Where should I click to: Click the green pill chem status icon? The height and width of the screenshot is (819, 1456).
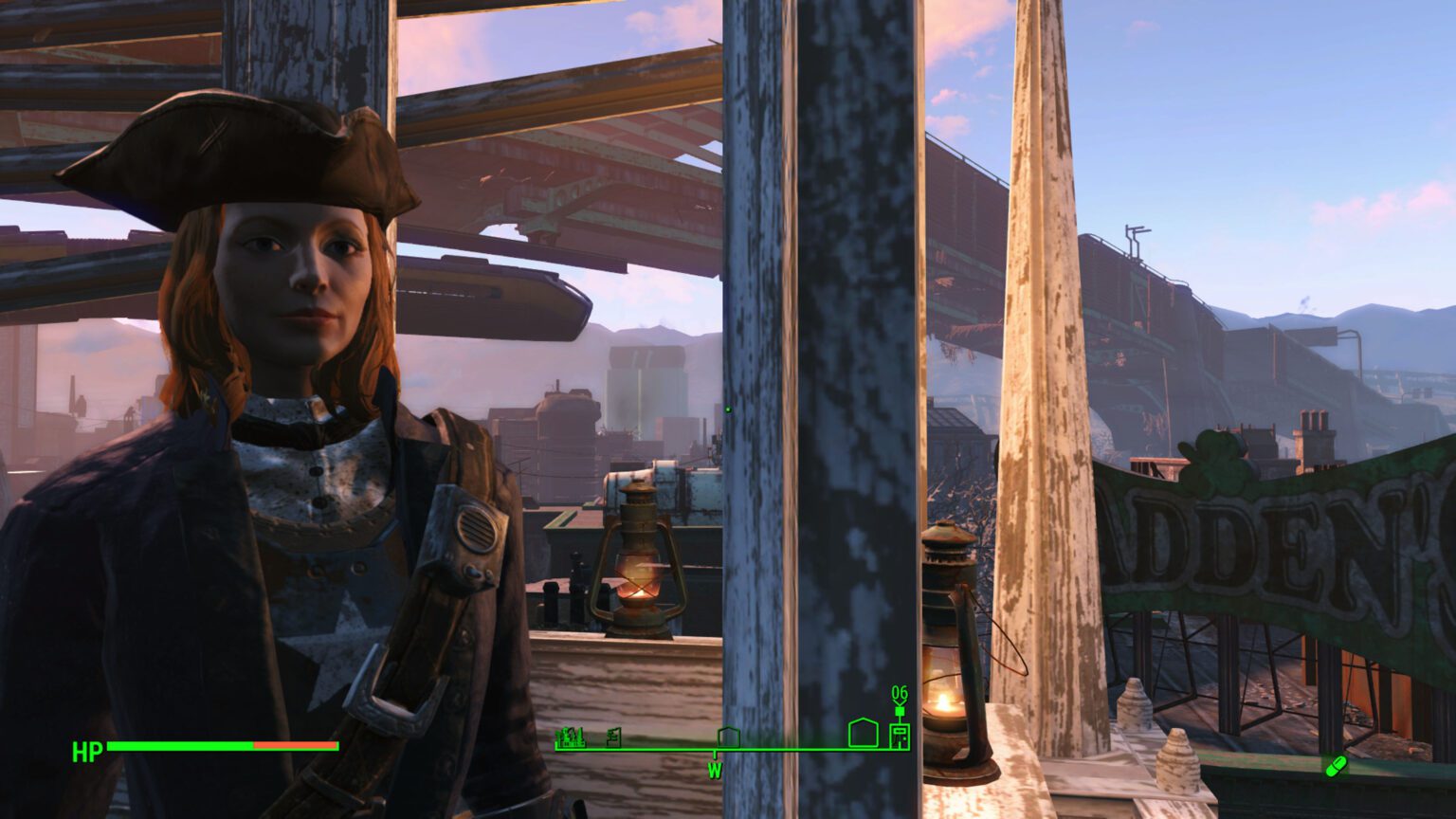1336,764
